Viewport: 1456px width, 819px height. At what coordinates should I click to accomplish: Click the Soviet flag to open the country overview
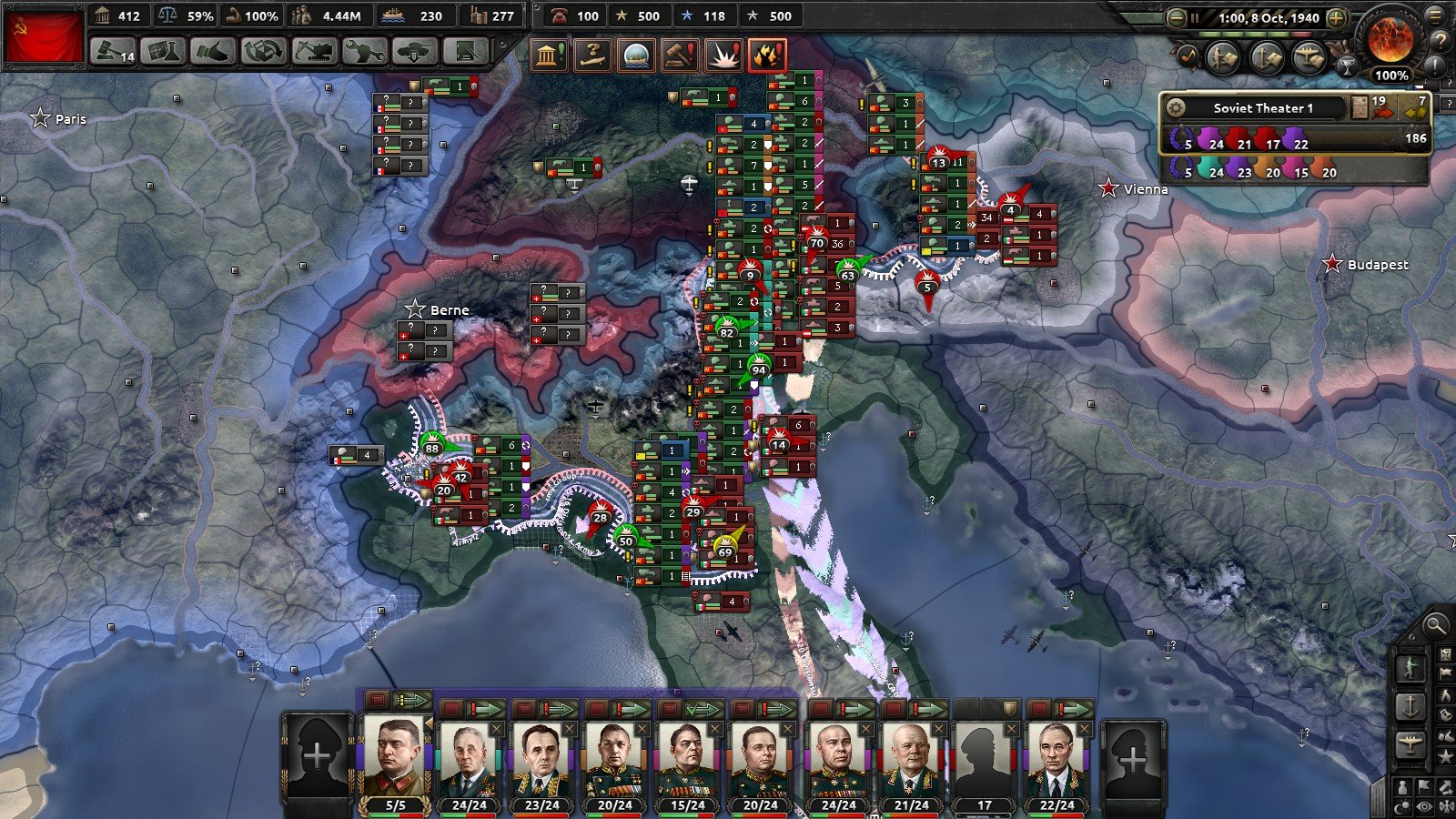coord(43,36)
